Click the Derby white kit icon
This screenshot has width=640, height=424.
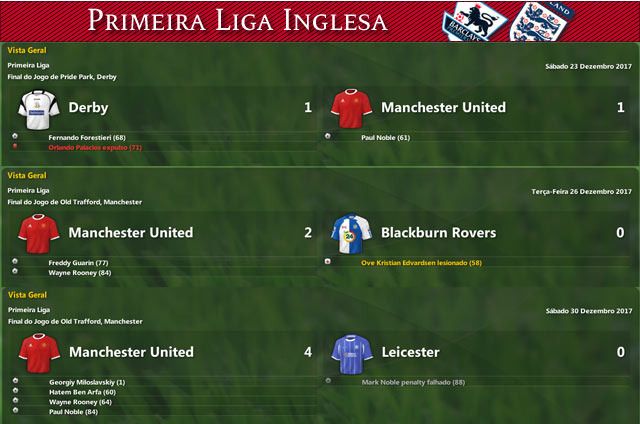(37, 107)
